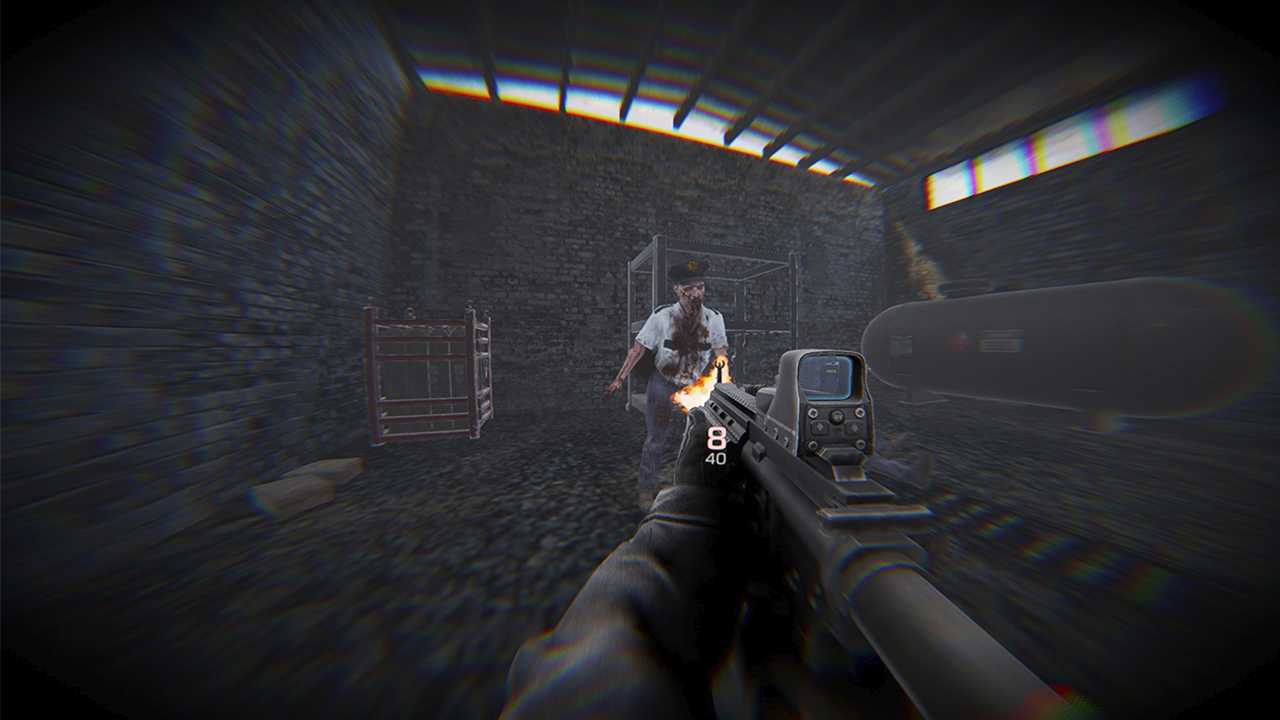Viewport: 1280px width, 720px height.
Task: Click the screw on the sight's top-left corner
Action: (x=813, y=414)
